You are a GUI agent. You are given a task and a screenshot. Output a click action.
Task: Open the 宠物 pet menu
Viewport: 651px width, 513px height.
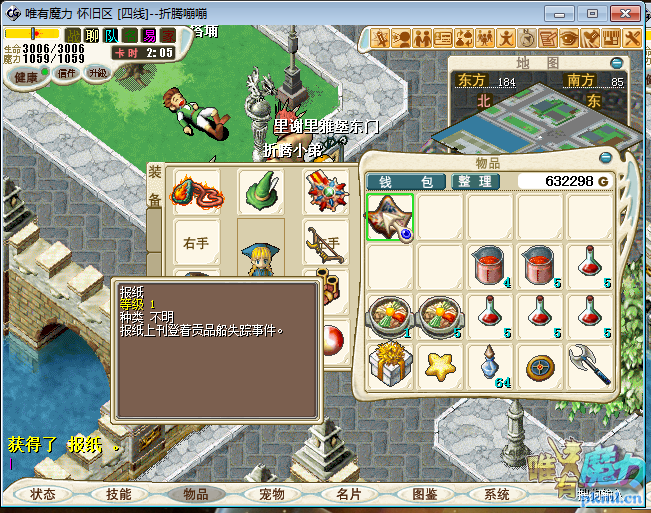[272, 494]
